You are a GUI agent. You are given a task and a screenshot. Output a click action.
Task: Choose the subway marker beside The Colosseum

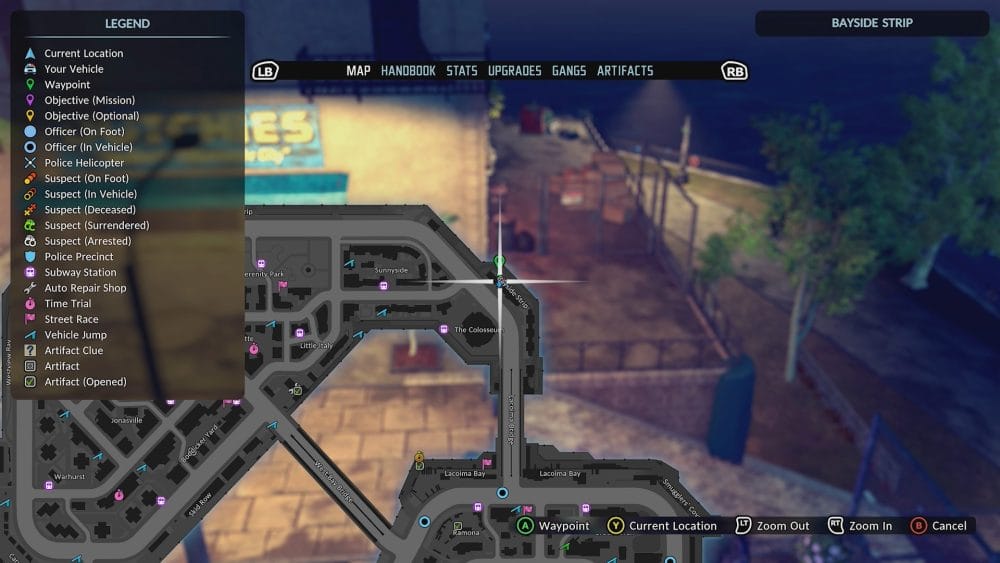[444, 329]
